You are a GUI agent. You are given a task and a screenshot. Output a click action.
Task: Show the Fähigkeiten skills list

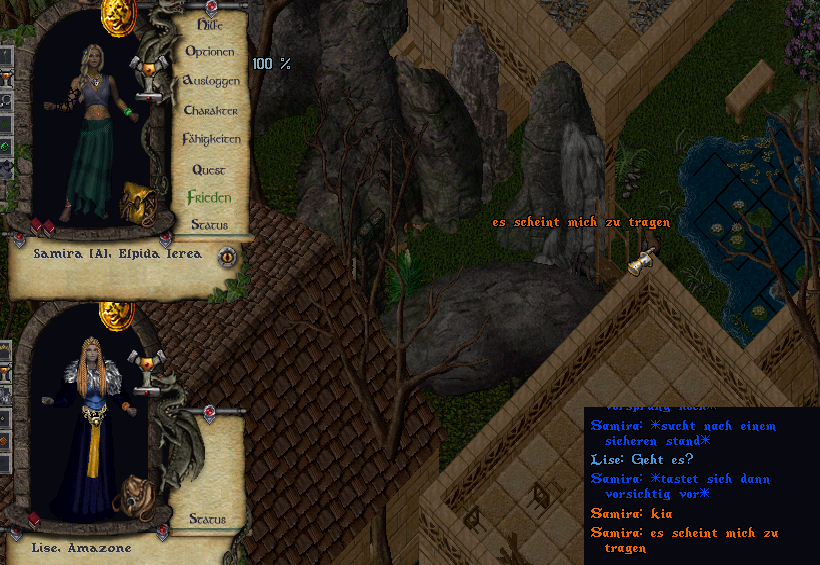pyautogui.click(x=211, y=140)
